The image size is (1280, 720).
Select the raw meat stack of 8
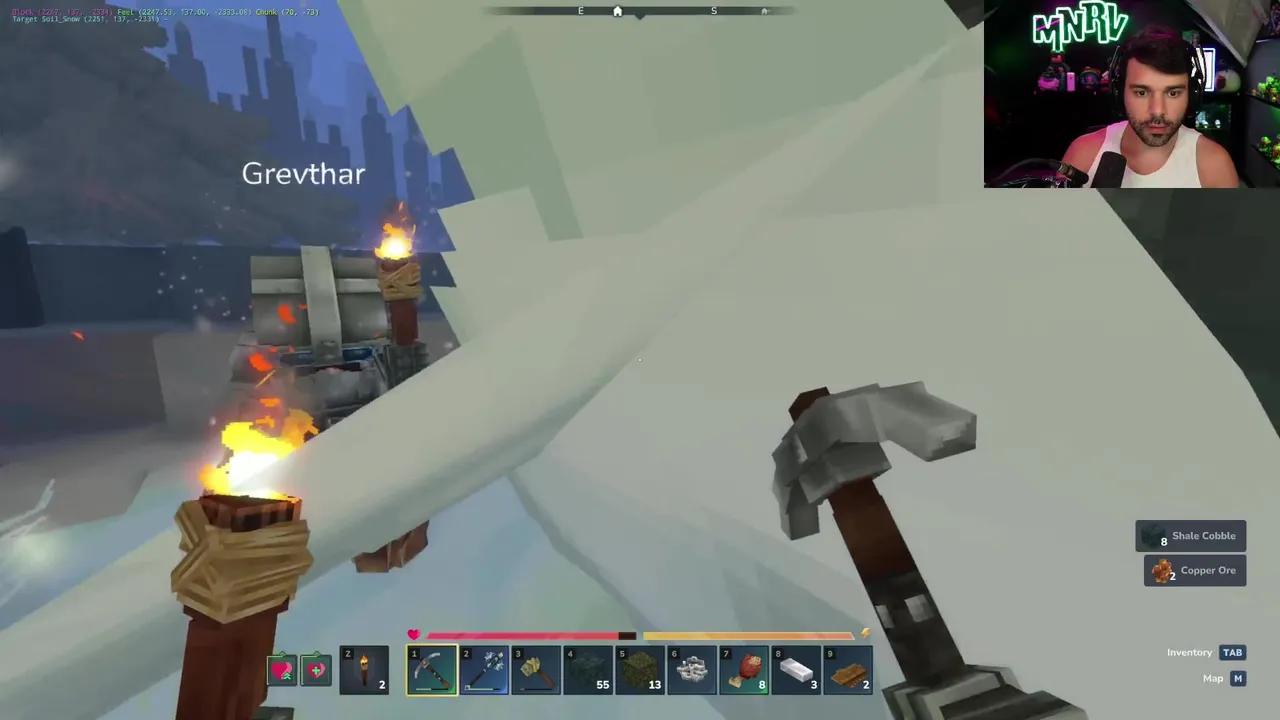tap(745, 668)
